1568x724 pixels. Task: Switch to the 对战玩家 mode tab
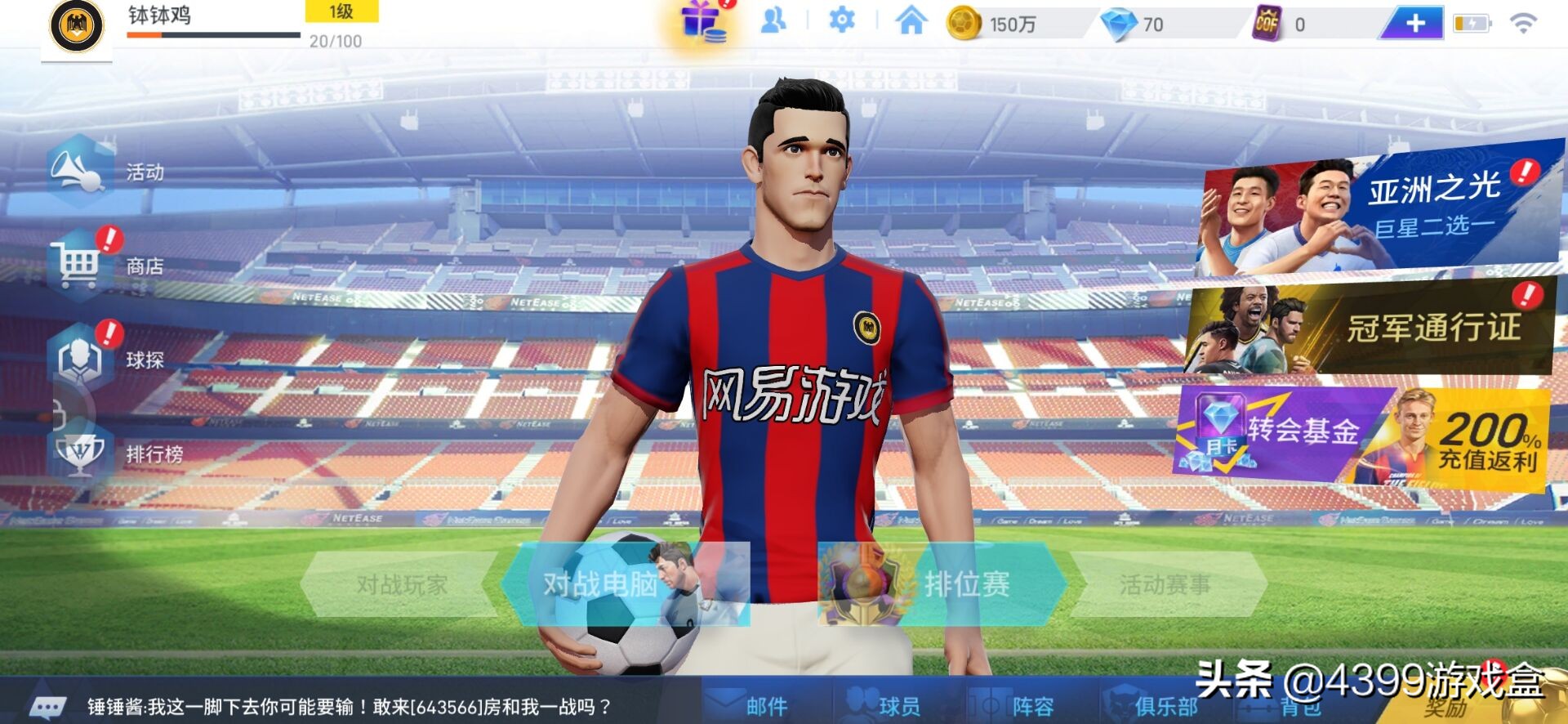click(400, 586)
